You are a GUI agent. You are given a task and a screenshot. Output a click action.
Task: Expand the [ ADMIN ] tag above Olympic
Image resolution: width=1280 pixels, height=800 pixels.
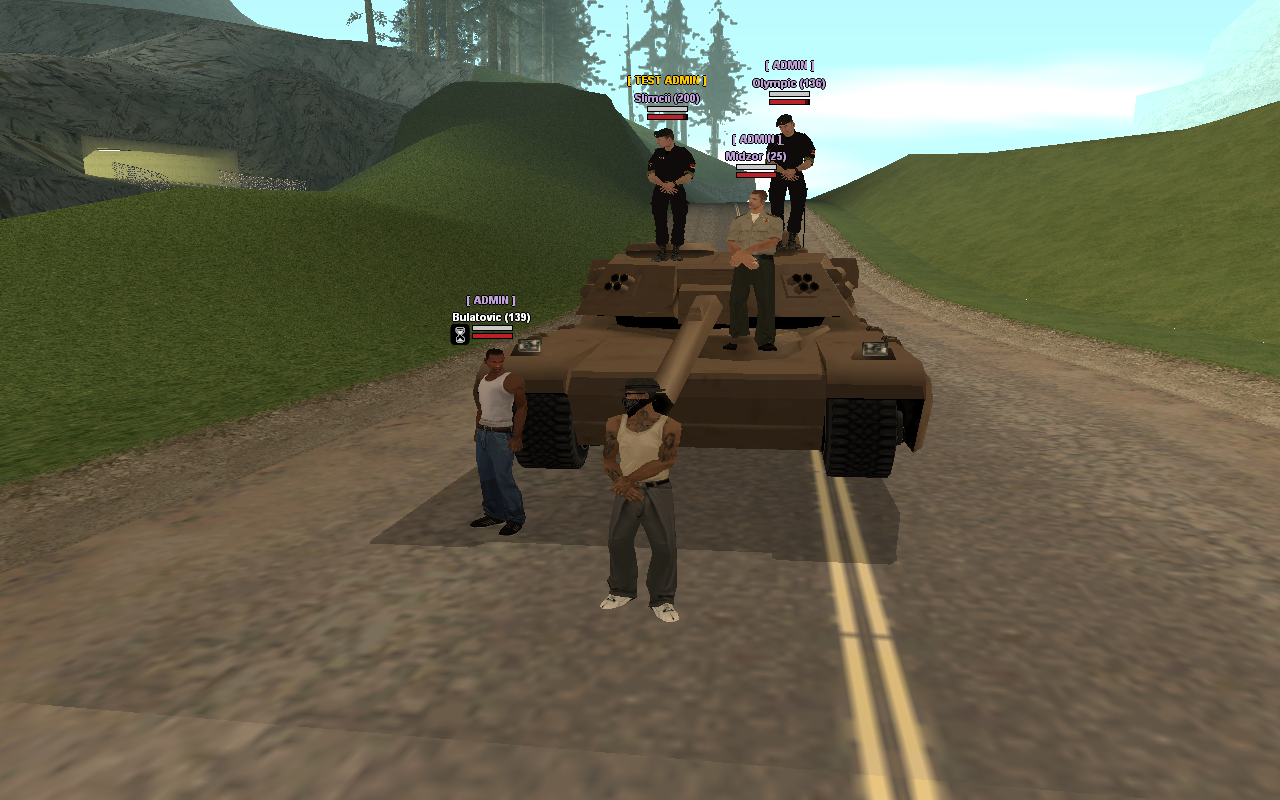pyautogui.click(x=789, y=63)
